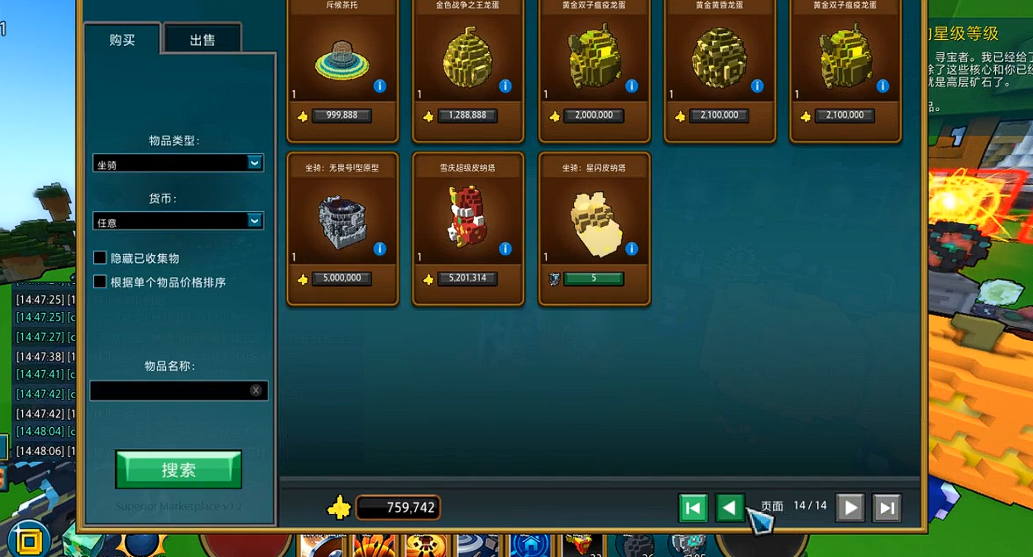Switch to the 购买 (Buy) tab
The height and width of the screenshot is (557, 1033).
coord(122,40)
